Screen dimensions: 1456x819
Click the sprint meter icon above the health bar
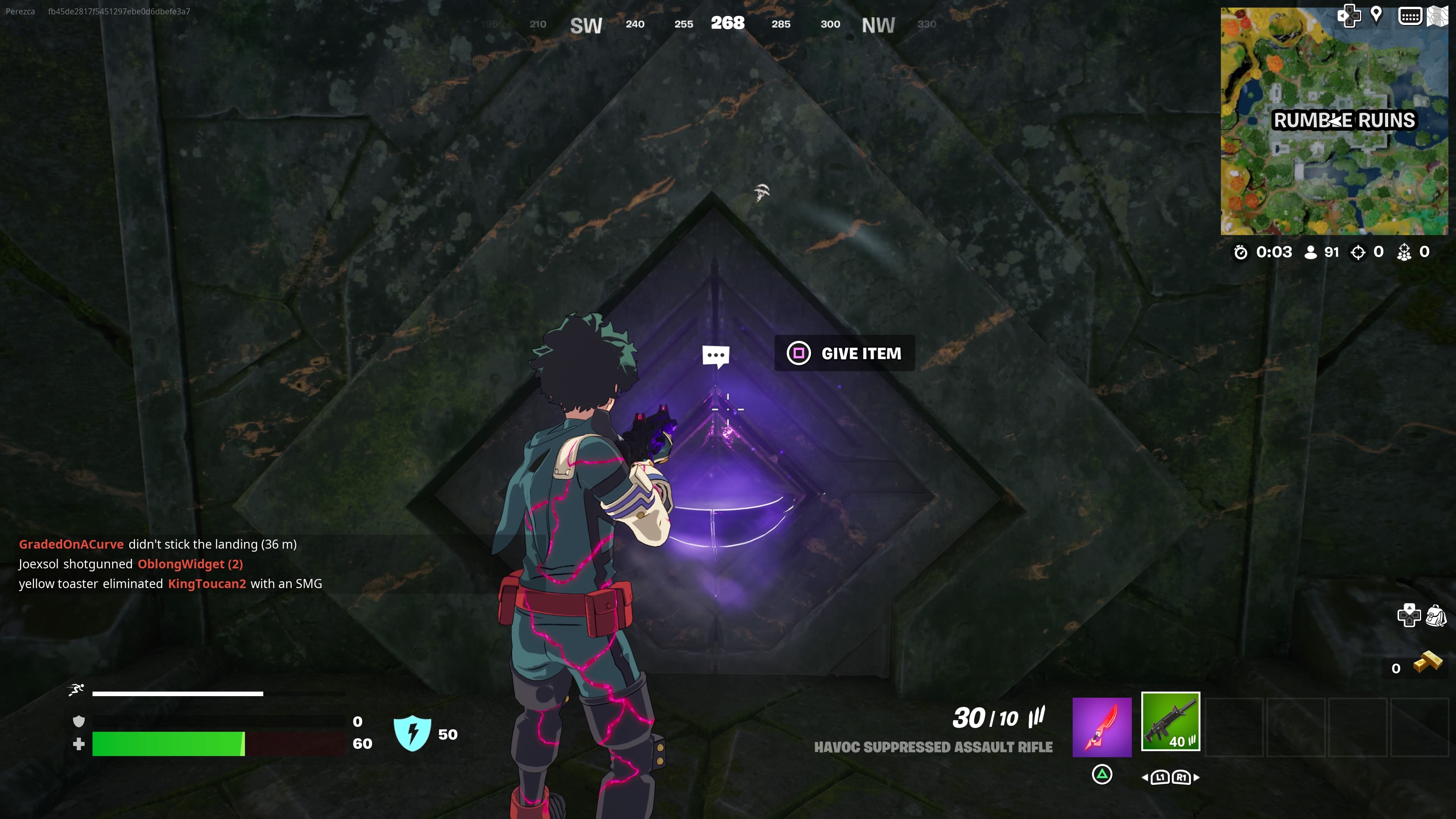tap(75, 690)
